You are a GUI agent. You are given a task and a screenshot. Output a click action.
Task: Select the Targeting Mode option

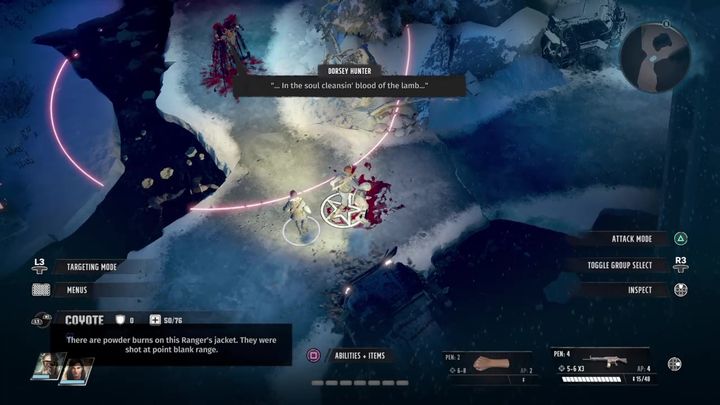pyautogui.click(x=90, y=267)
